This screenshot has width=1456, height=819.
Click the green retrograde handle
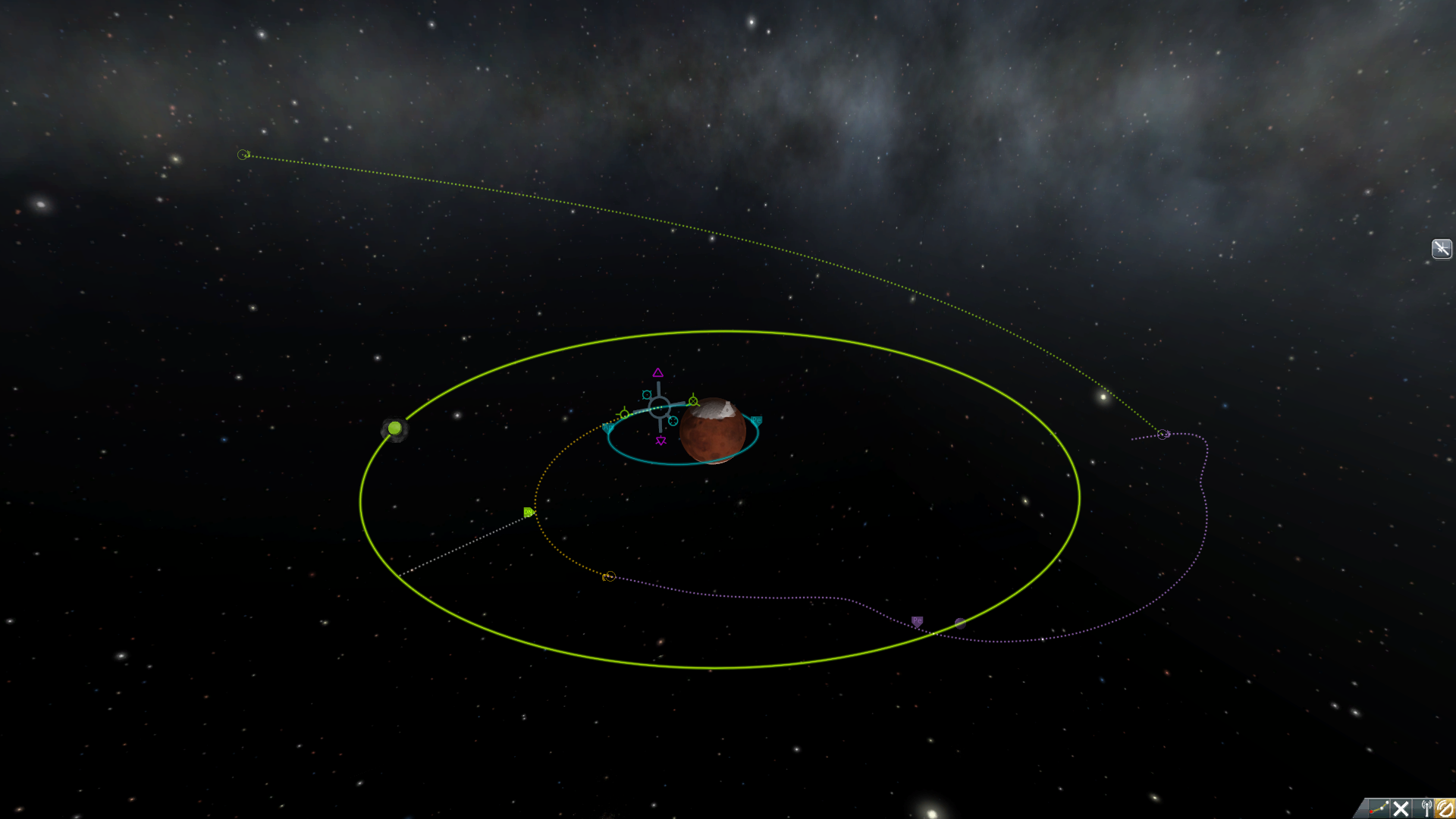pyautogui.click(x=624, y=414)
